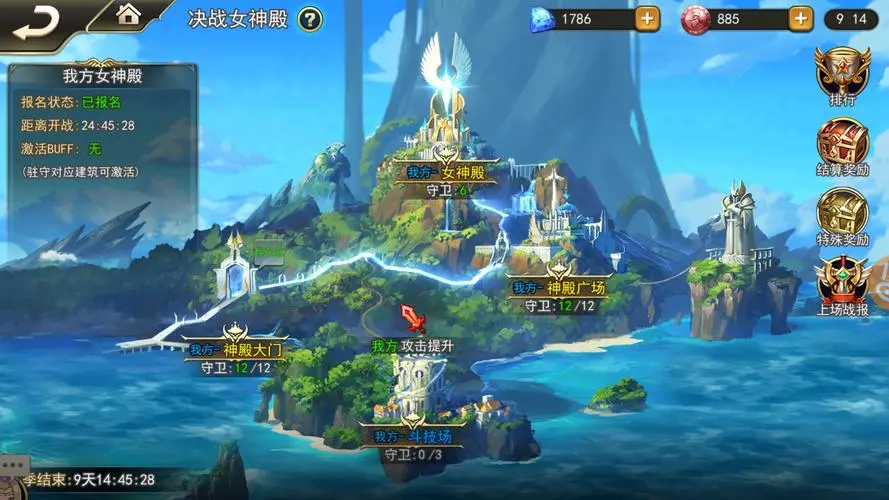Screen dimensions: 889x500
Task: Open the home screen icon
Action: pyautogui.click(x=128, y=14)
